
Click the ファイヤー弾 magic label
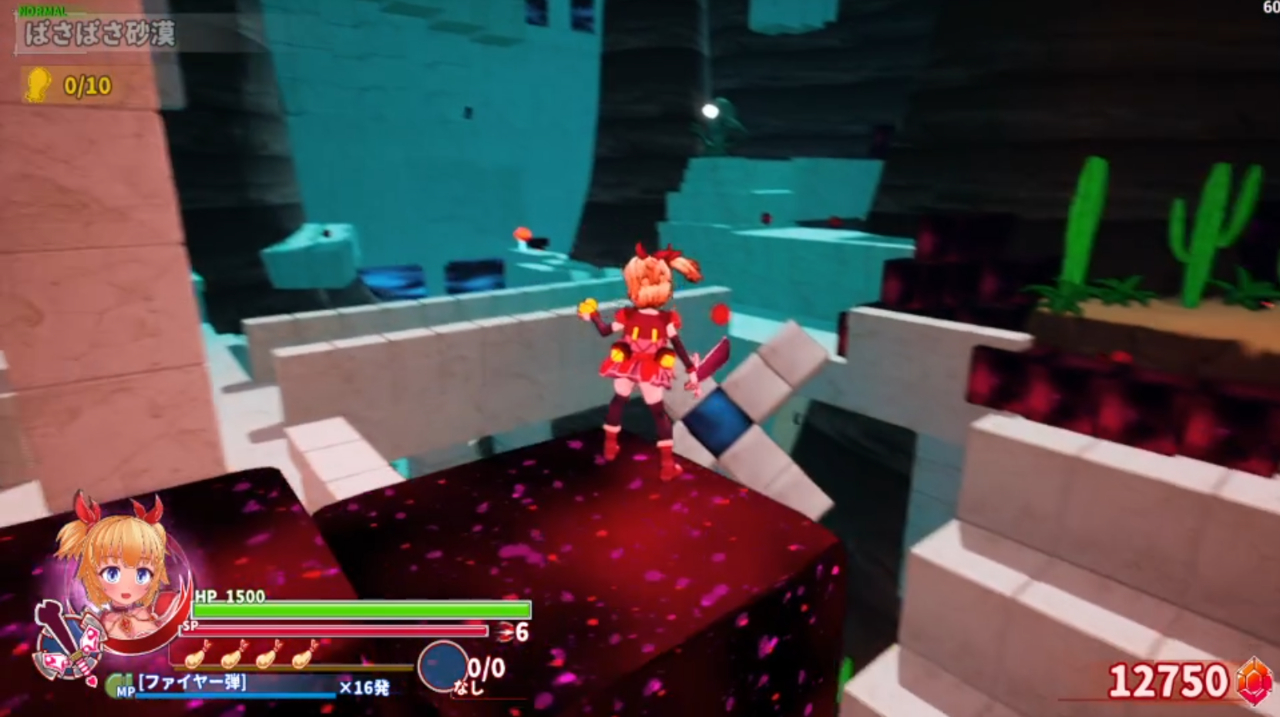click(193, 684)
